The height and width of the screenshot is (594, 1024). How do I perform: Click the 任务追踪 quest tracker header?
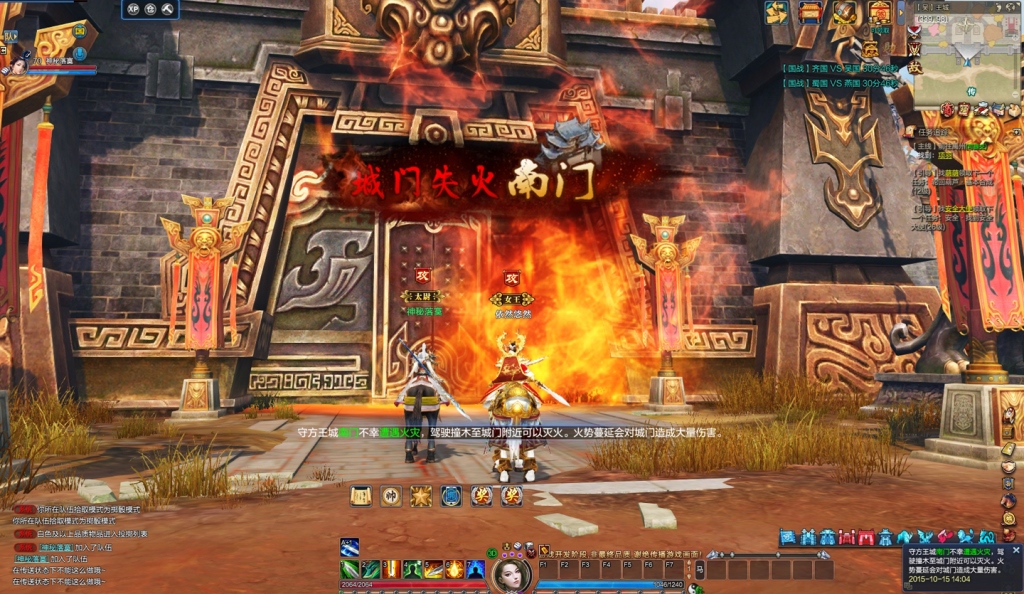[934, 131]
